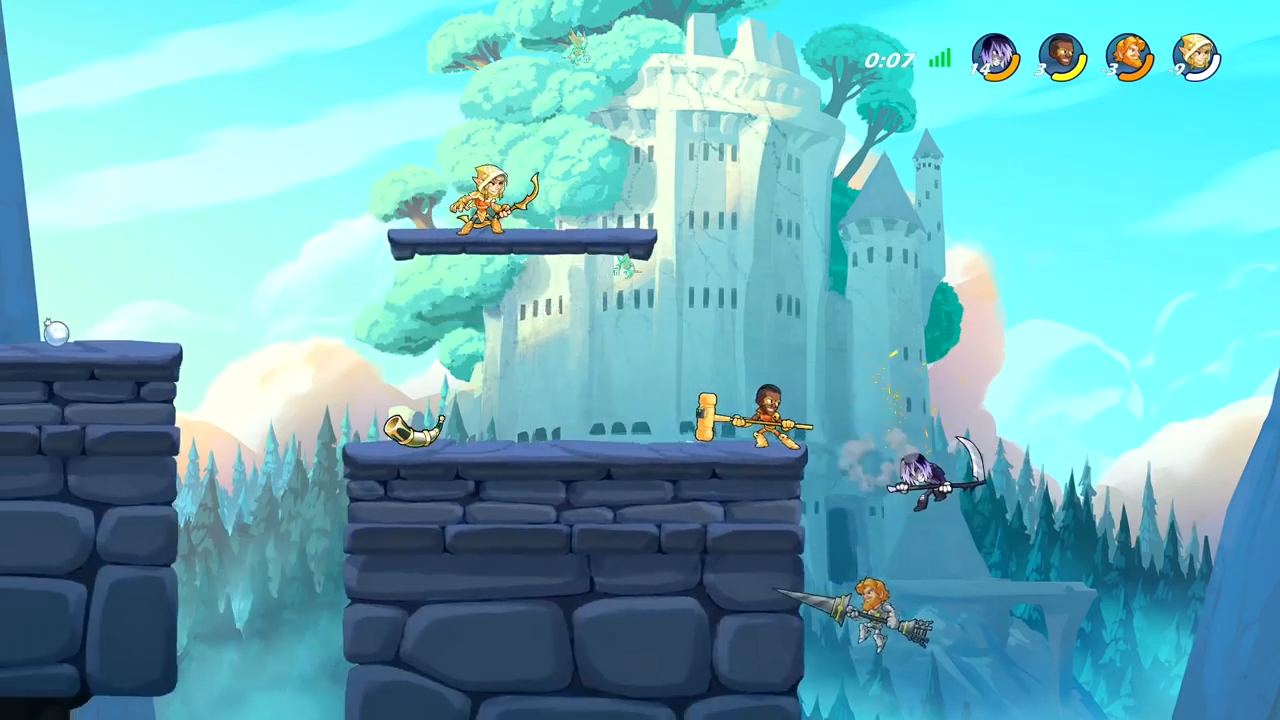Click the hooded elf portrait showing -9
1280x720 pixels.
click(x=1197, y=57)
